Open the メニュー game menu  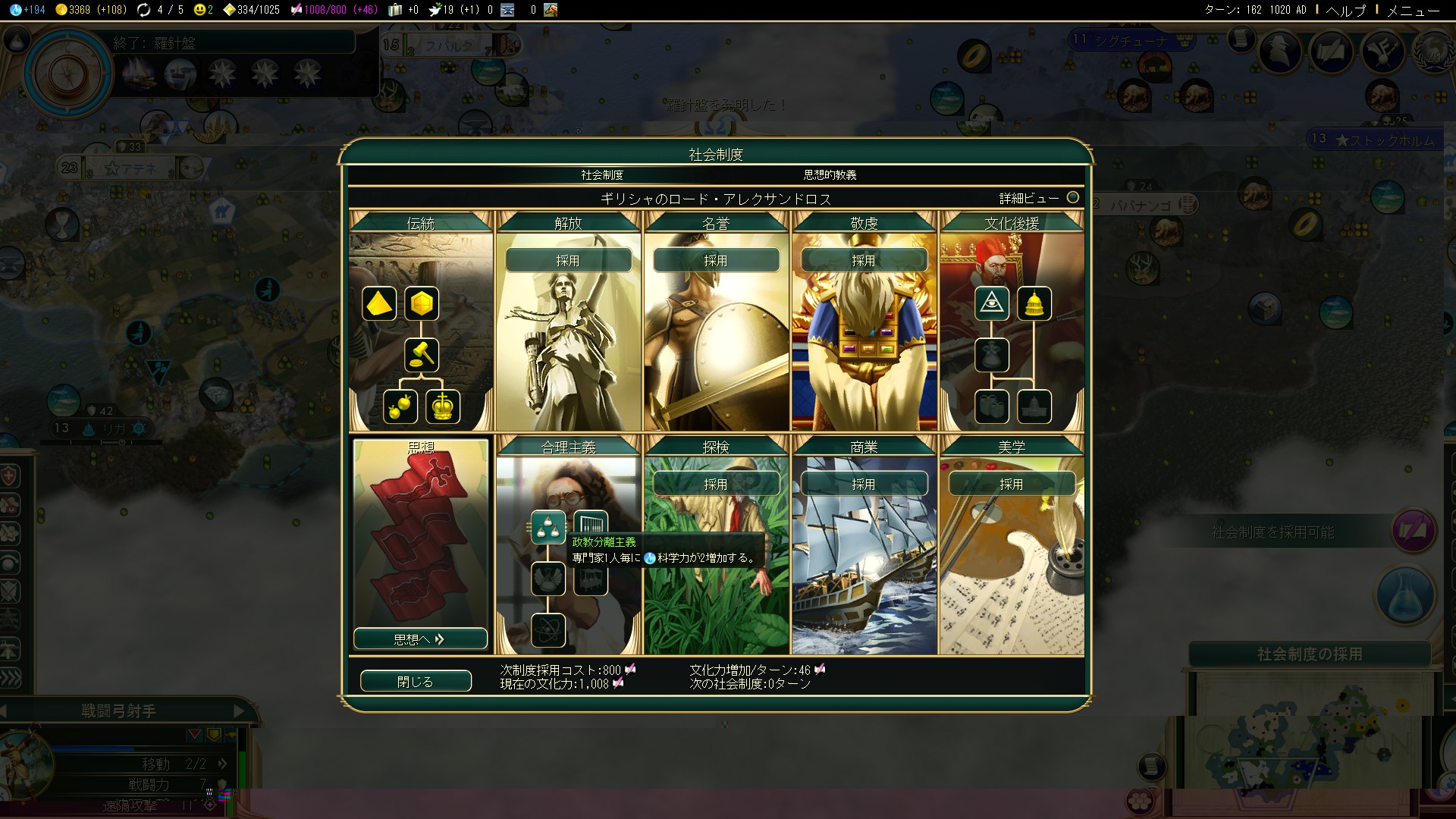[1413, 10]
